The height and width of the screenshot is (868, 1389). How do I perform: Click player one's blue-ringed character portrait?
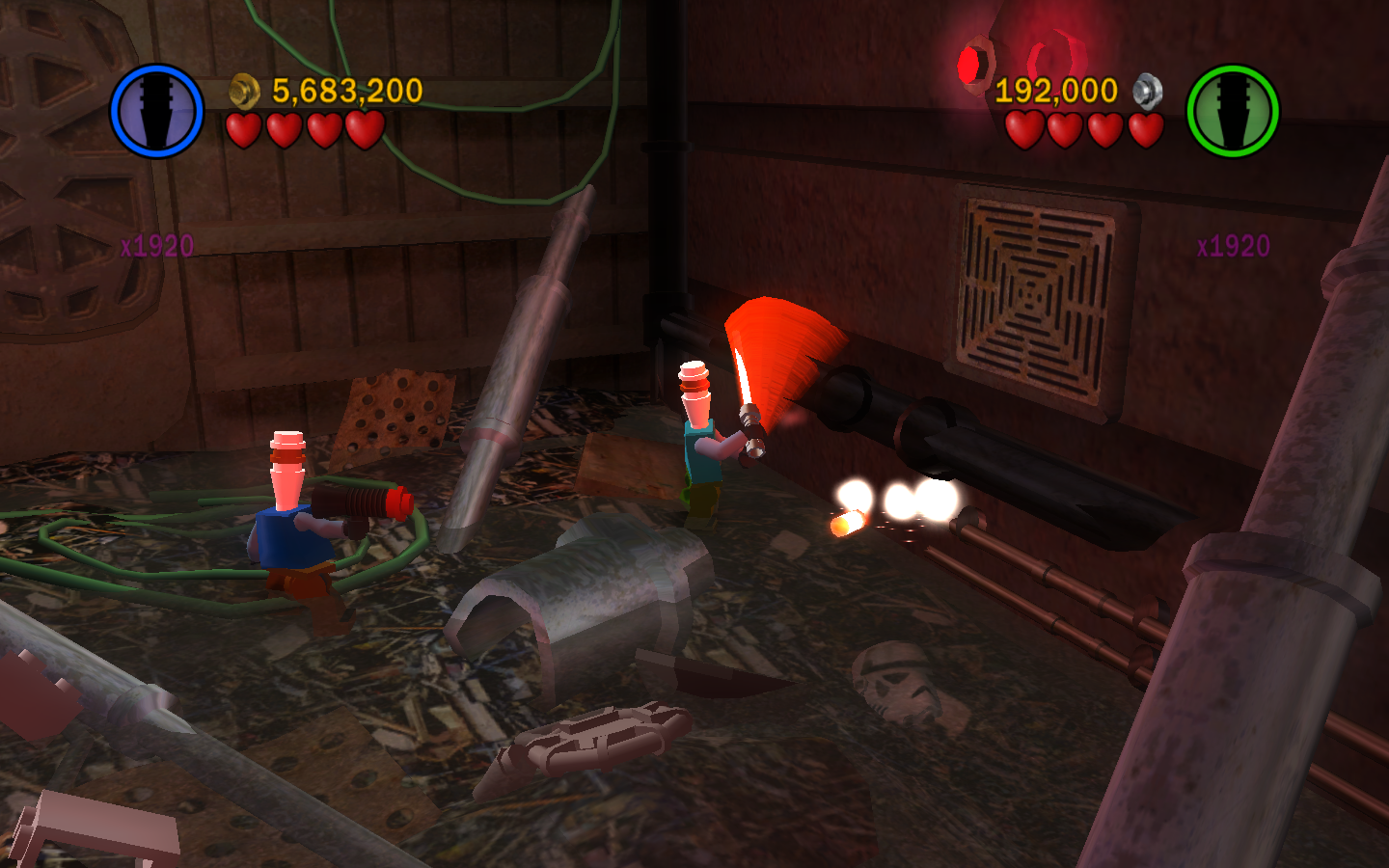(x=156, y=111)
